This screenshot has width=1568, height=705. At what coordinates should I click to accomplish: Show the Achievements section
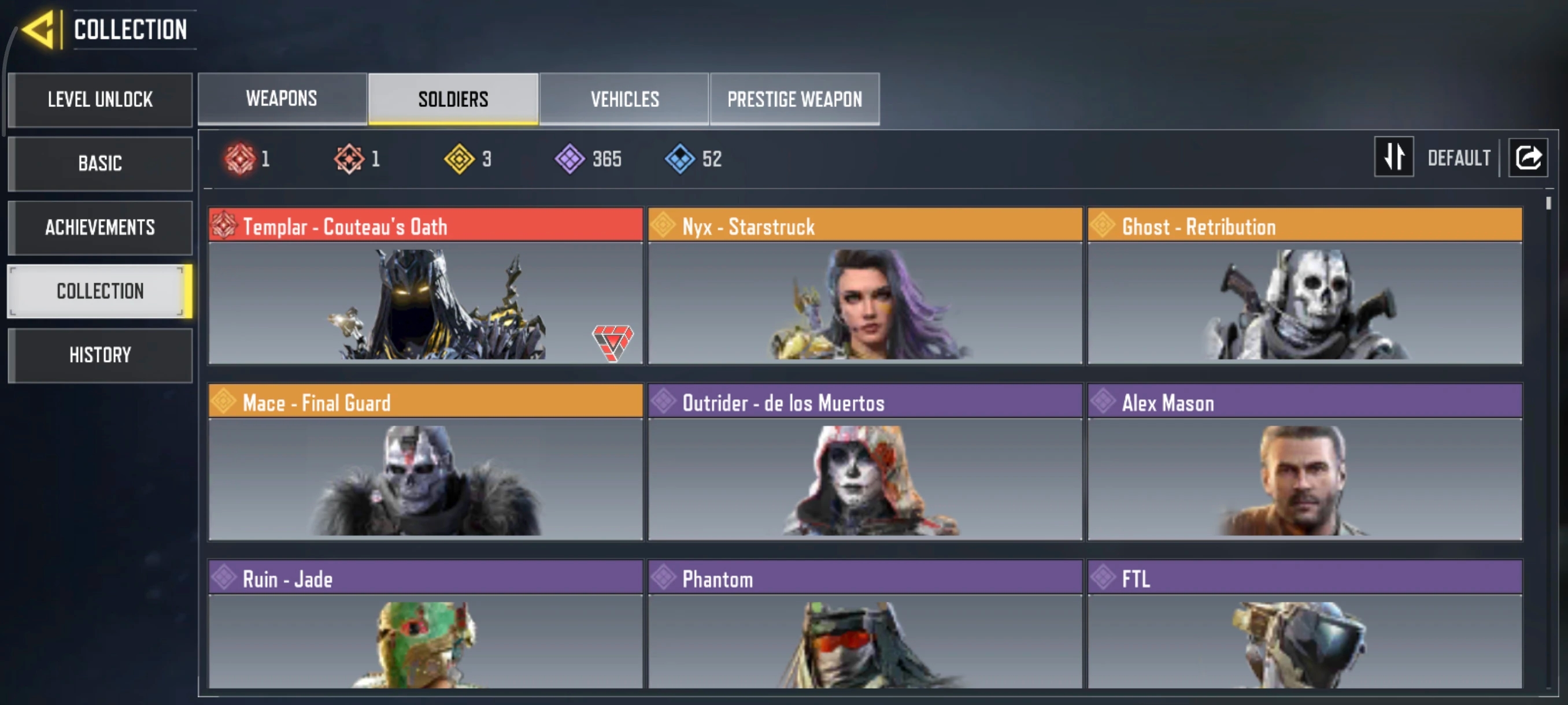[101, 228]
